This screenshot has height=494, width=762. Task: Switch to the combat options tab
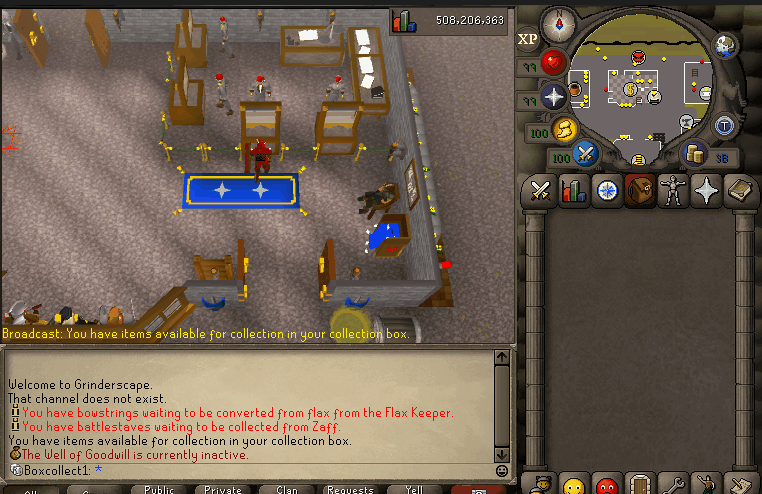click(542, 189)
